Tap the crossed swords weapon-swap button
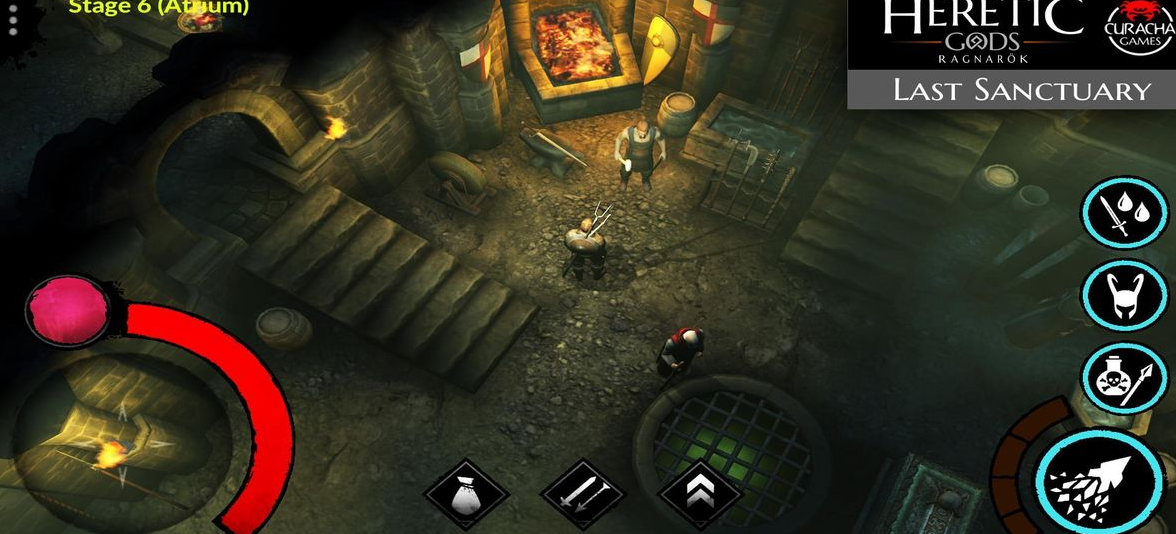 (583, 495)
